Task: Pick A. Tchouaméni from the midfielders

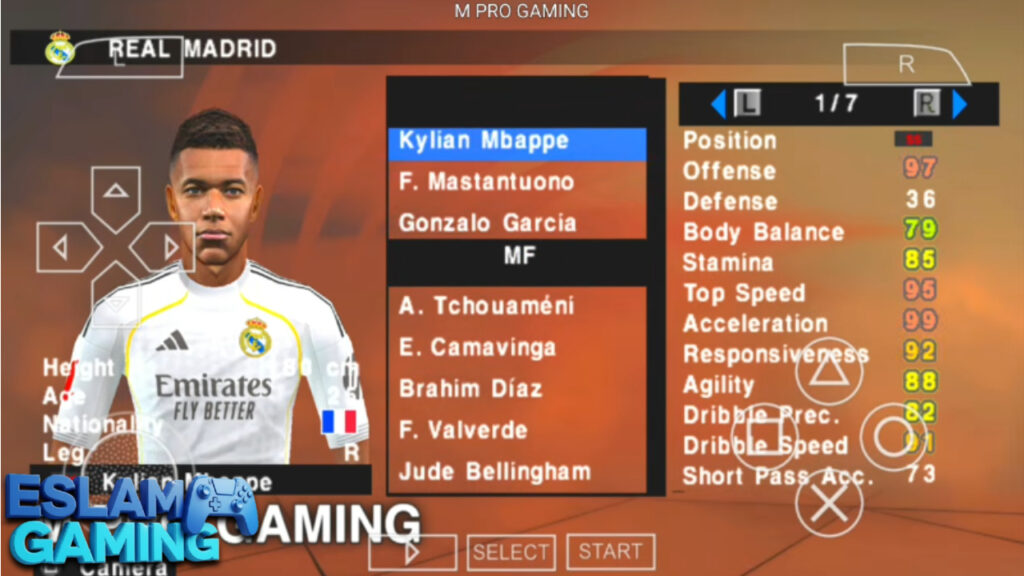Action: pos(516,306)
